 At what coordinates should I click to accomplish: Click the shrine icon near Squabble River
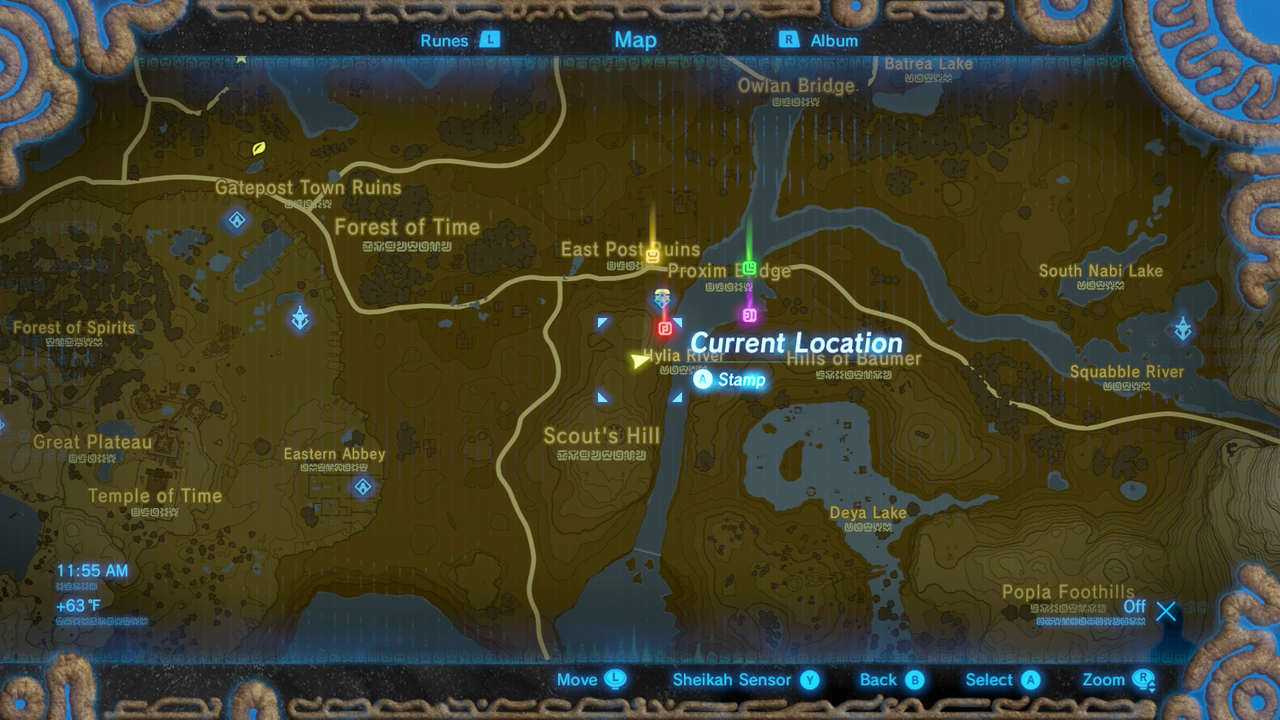pyautogui.click(x=1181, y=327)
